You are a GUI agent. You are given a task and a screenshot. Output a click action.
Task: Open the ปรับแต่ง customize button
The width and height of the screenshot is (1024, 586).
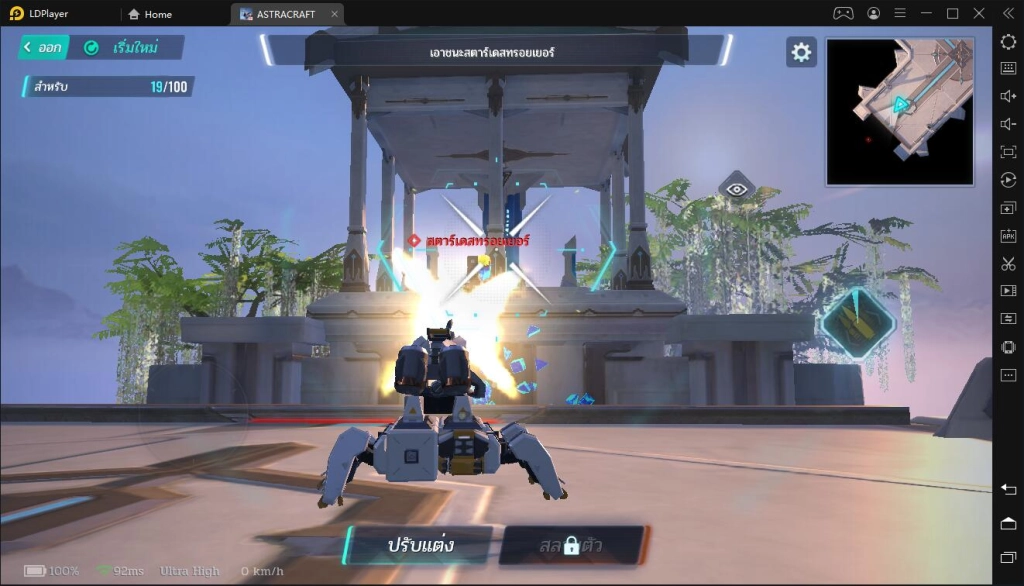419,545
